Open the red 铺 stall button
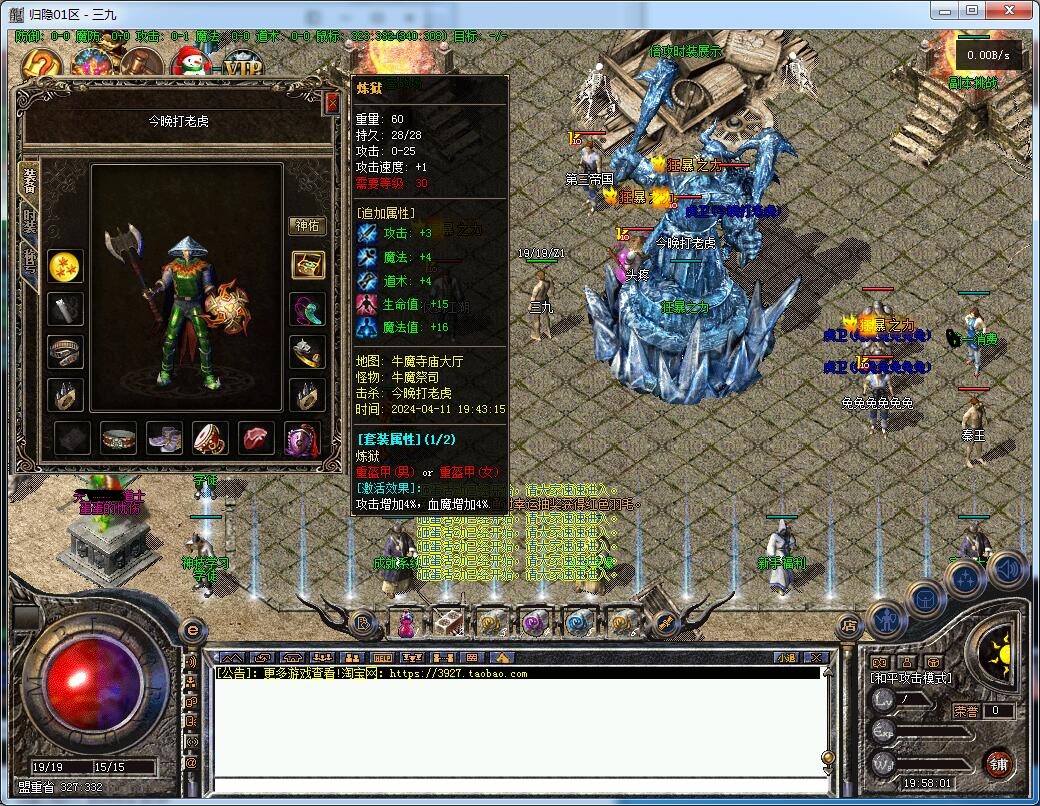Image resolution: width=1040 pixels, height=806 pixels. coord(997,762)
